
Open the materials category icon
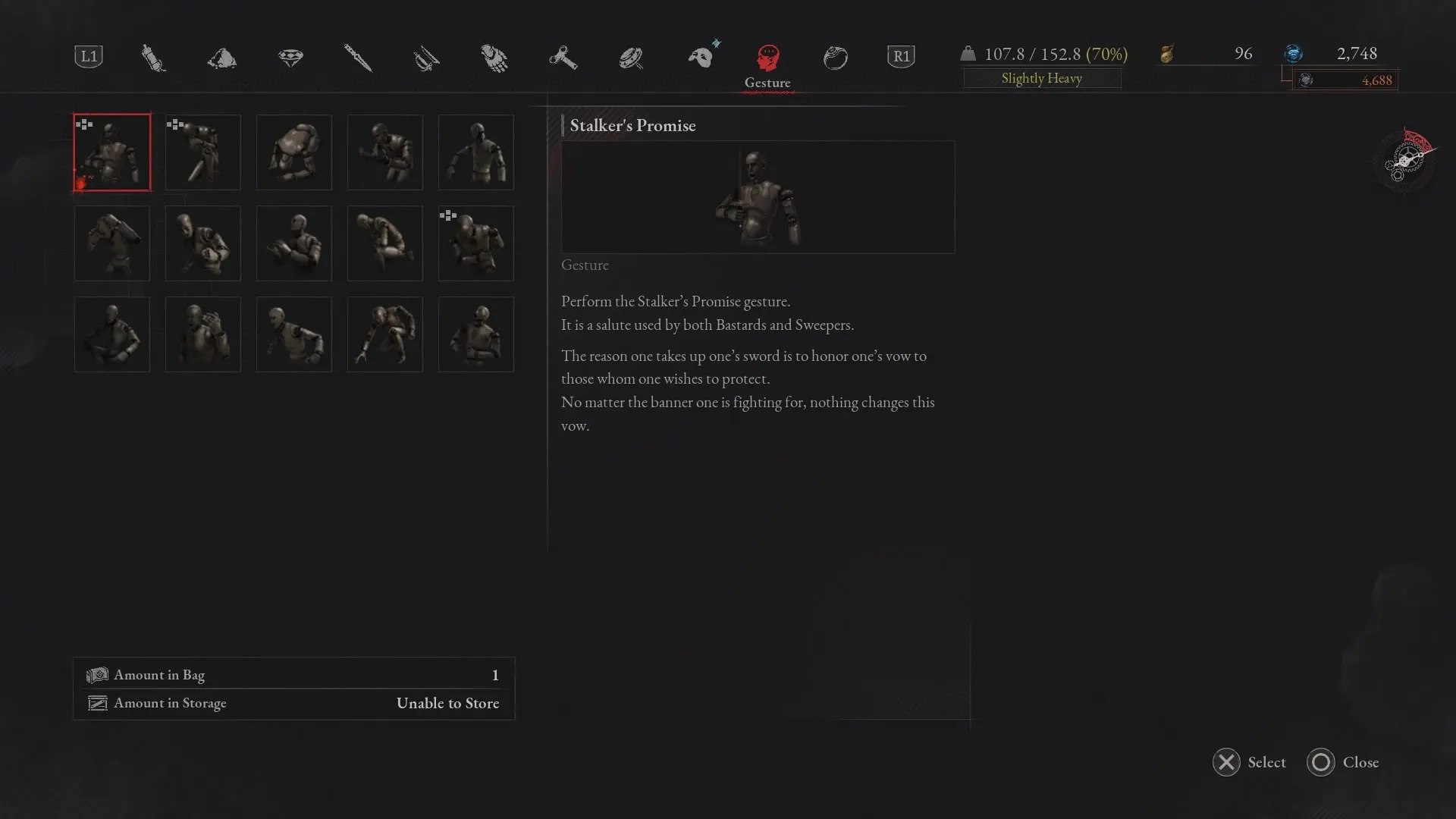pos(221,57)
